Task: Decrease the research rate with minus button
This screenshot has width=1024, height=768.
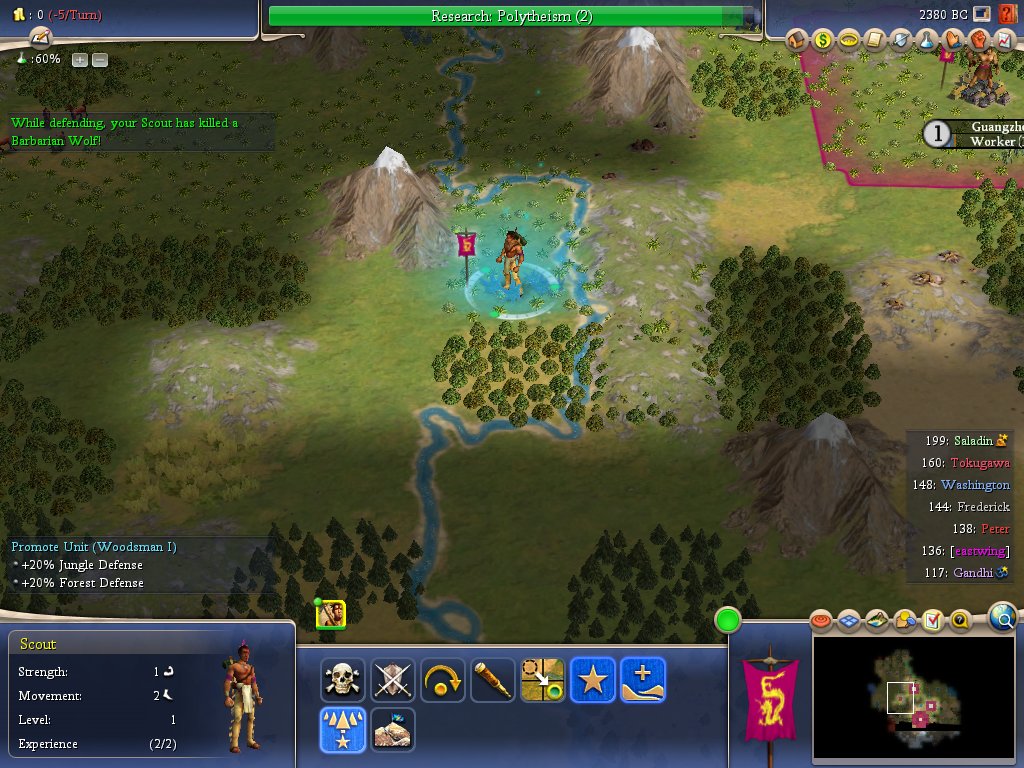Action: click(x=100, y=59)
